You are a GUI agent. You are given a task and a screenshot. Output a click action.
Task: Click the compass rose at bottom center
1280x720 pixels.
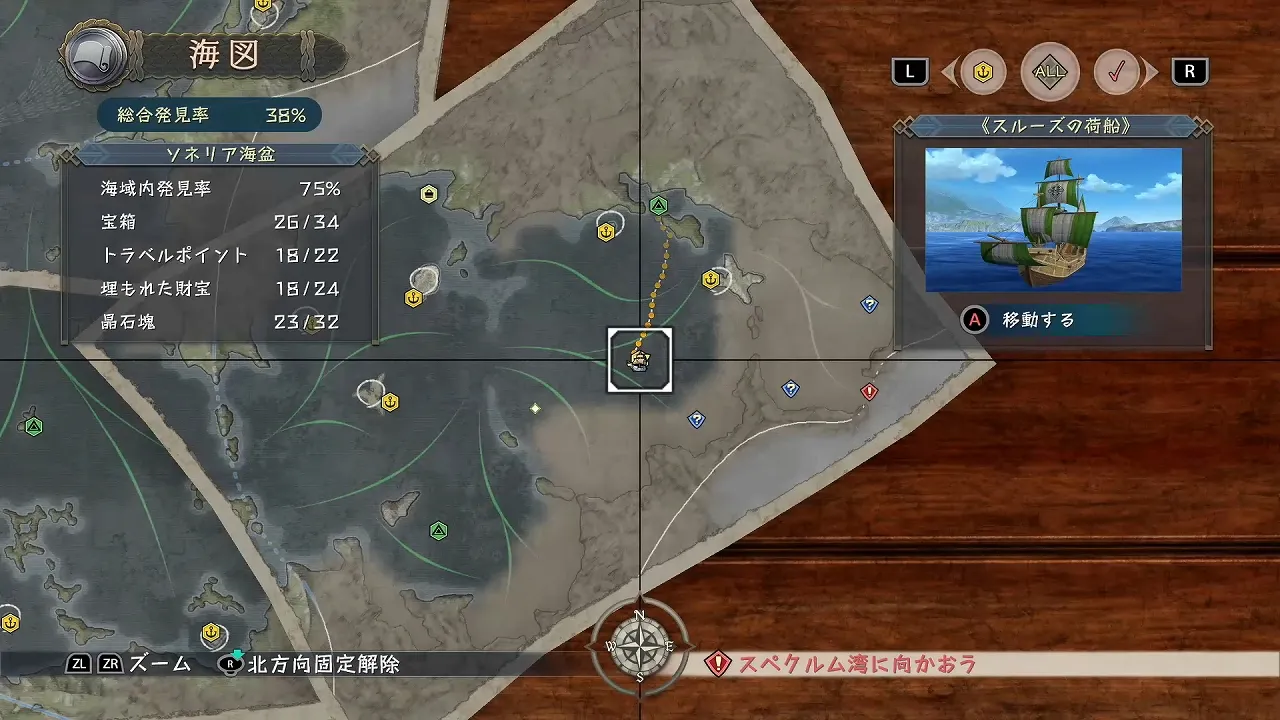coord(640,645)
